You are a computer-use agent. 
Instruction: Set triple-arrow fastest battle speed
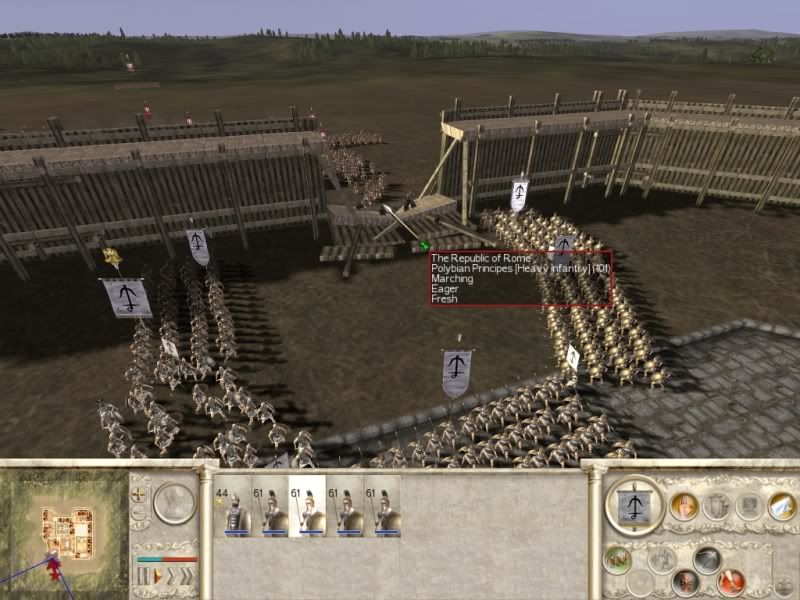[186, 576]
